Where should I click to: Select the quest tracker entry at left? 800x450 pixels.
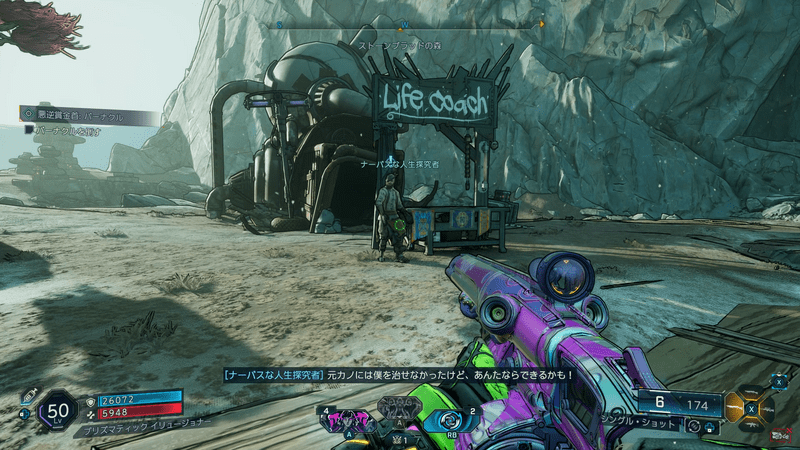point(88,116)
